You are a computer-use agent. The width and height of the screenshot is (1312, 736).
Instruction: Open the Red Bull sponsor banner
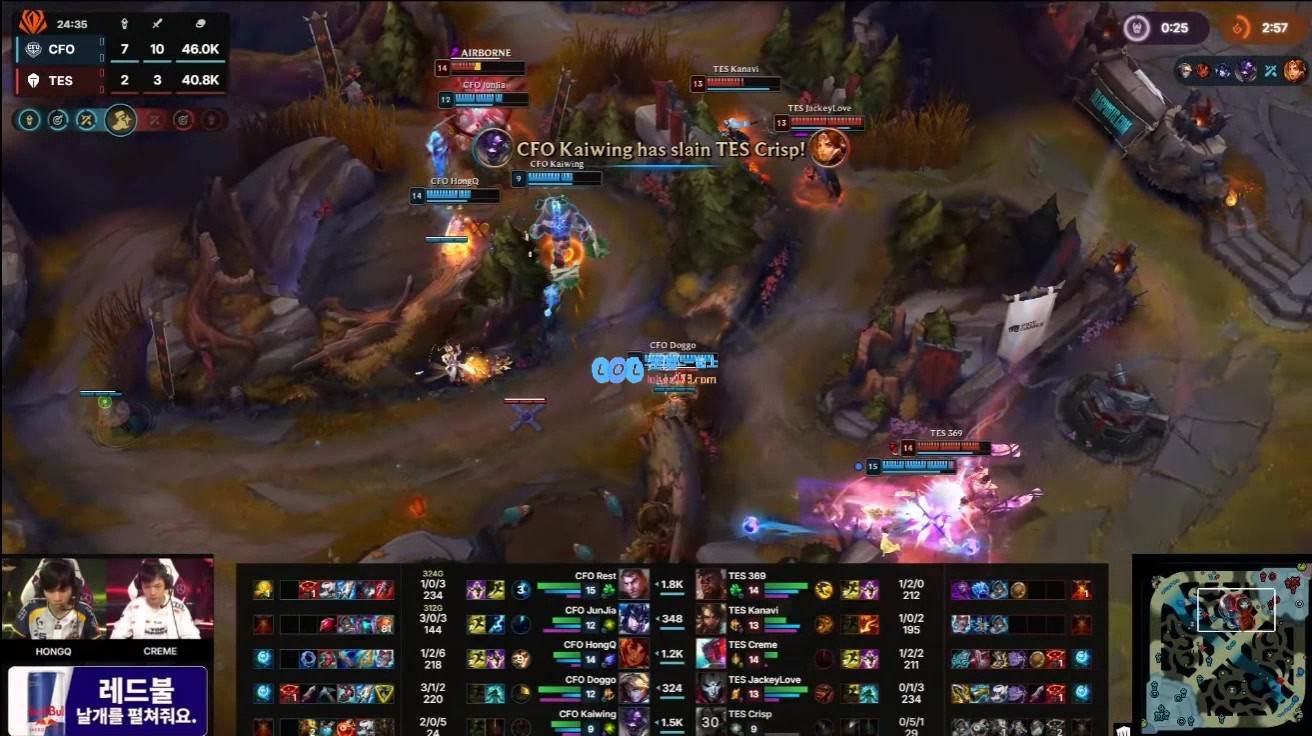(108, 700)
